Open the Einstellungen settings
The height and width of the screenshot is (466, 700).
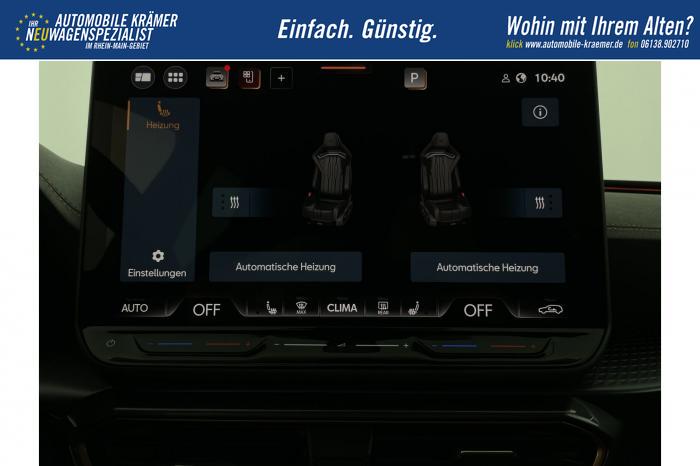157,264
